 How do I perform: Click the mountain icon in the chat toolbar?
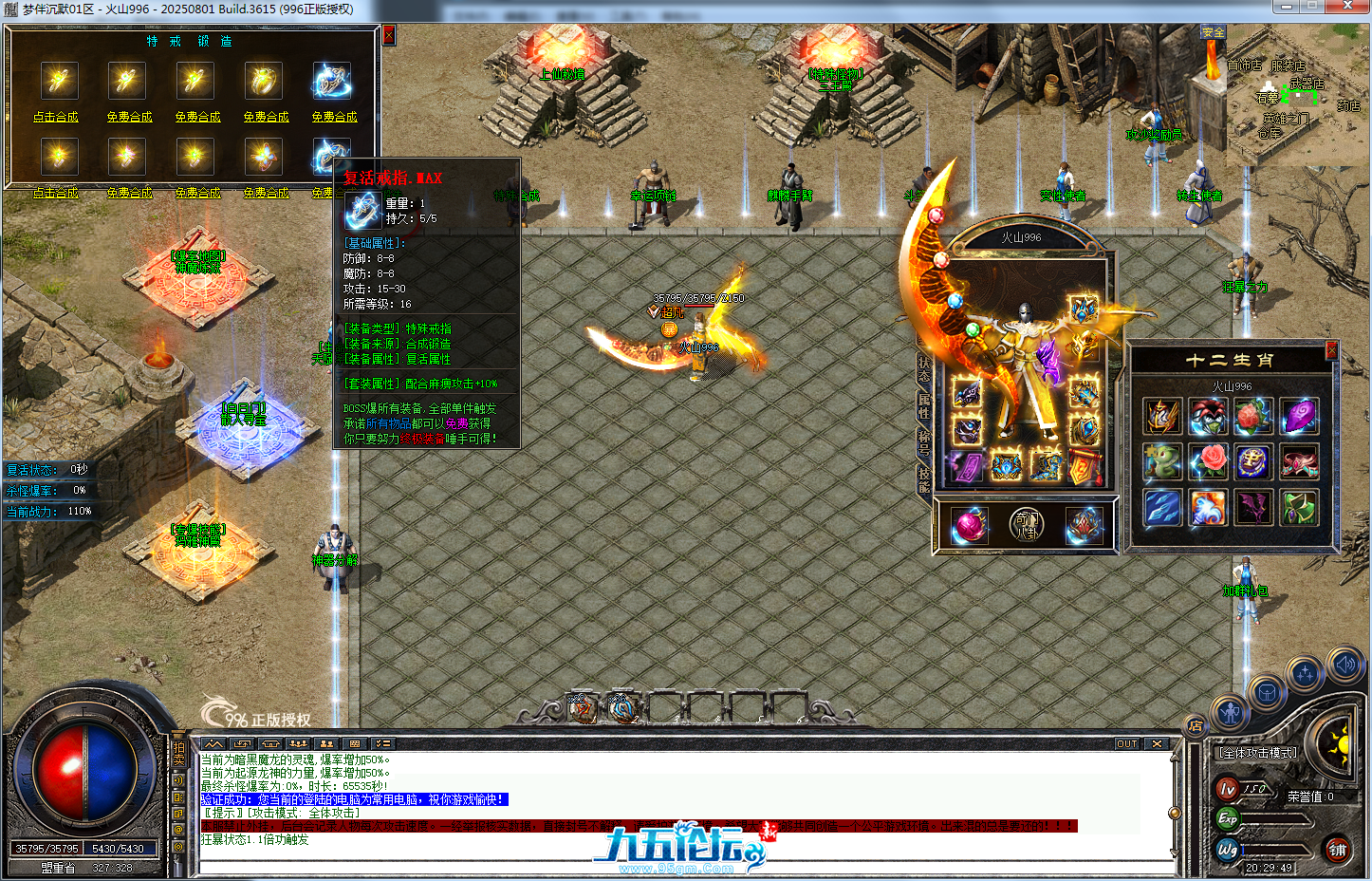[214, 742]
